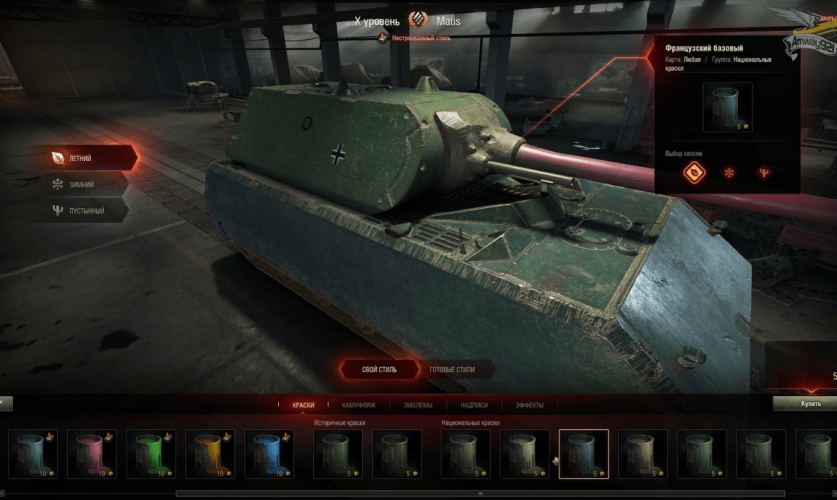Switch to the Эмблемы tab
Image resolution: width=837 pixels, height=500 pixels.
click(418, 405)
